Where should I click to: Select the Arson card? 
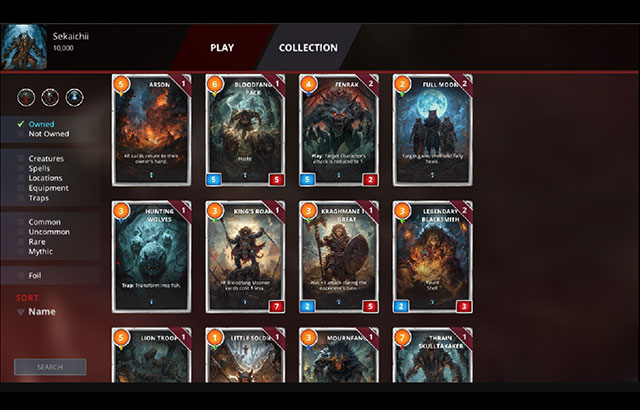click(x=152, y=130)
